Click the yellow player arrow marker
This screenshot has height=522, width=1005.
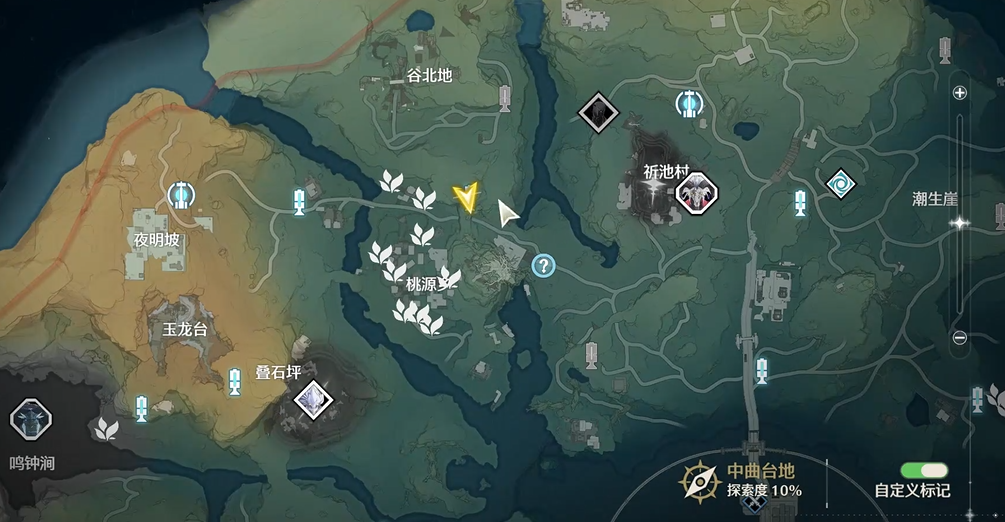coord(464,197)
